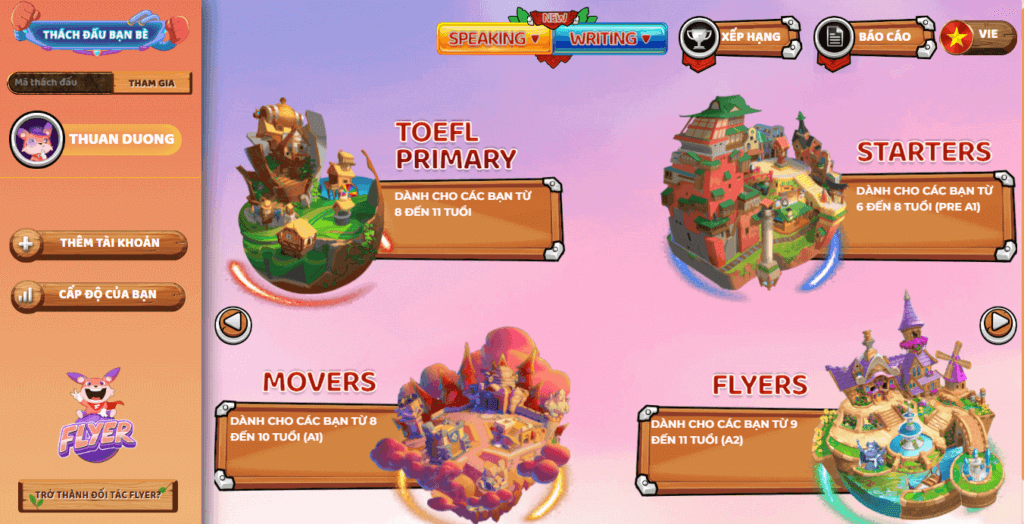Screen dimensions: 1024x524
Task: Change language with the VIE flag button
Action: (x=977, y=36)
